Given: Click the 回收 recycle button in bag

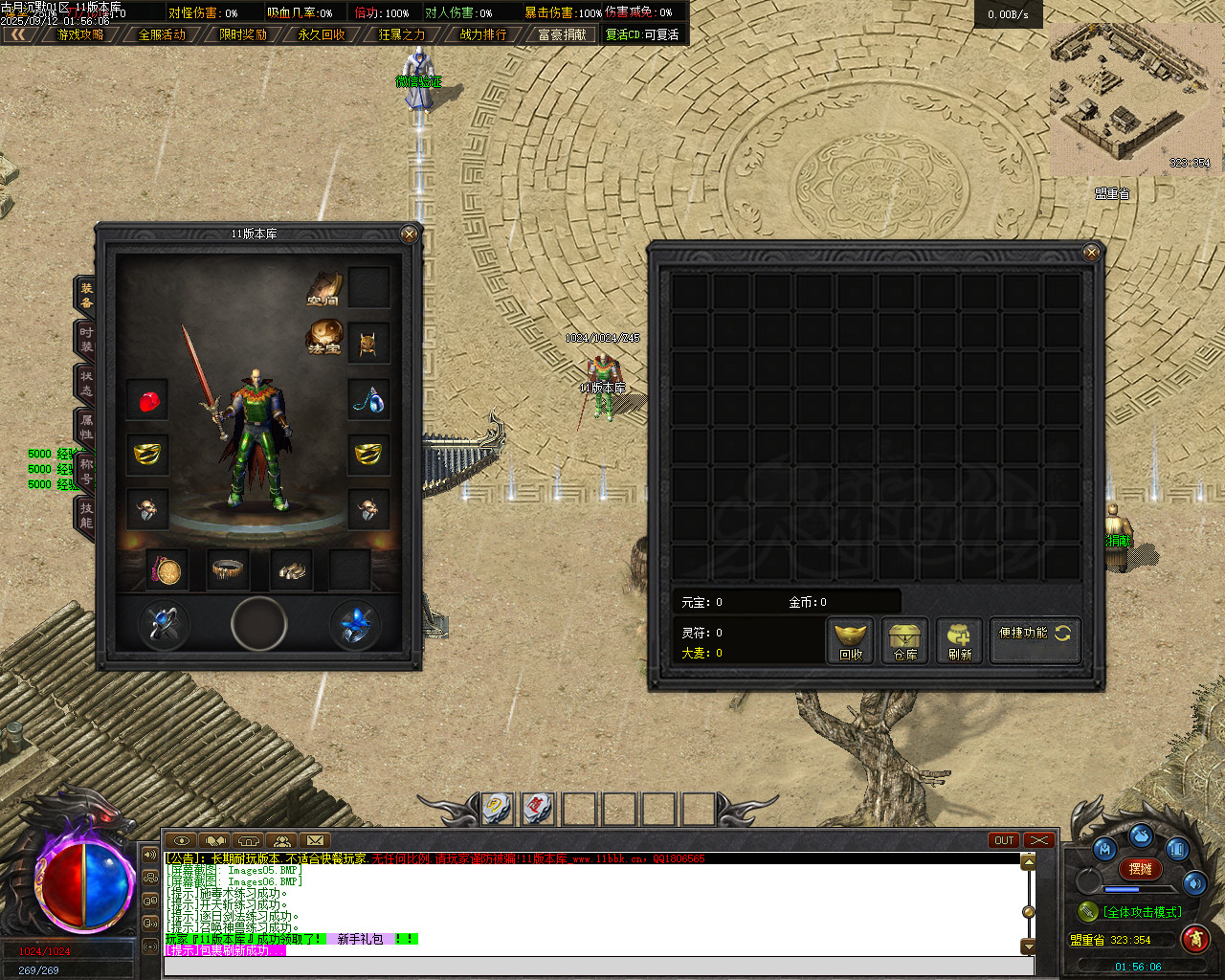Looking at the screenshot, I should 851,641.
